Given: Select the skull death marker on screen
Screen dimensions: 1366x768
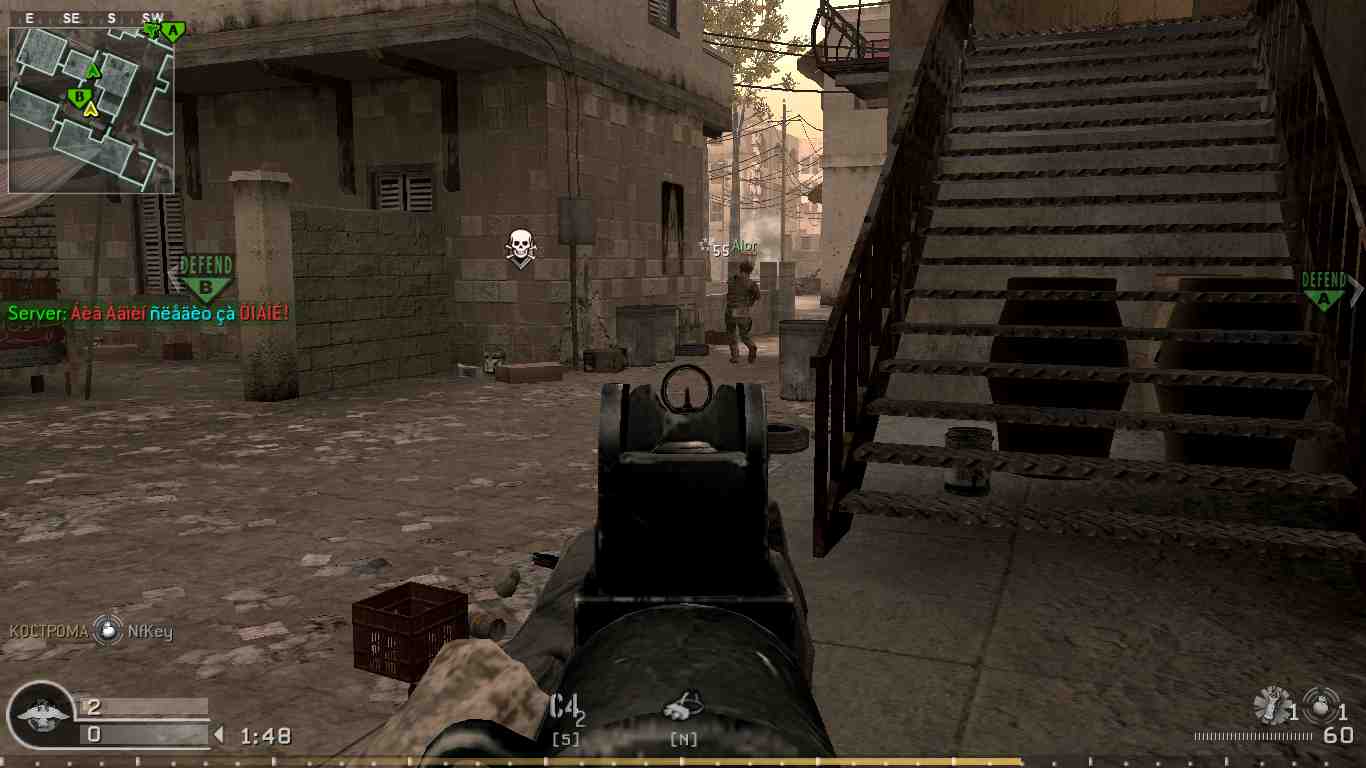Looking at the screenshot, I should point(518,245).
